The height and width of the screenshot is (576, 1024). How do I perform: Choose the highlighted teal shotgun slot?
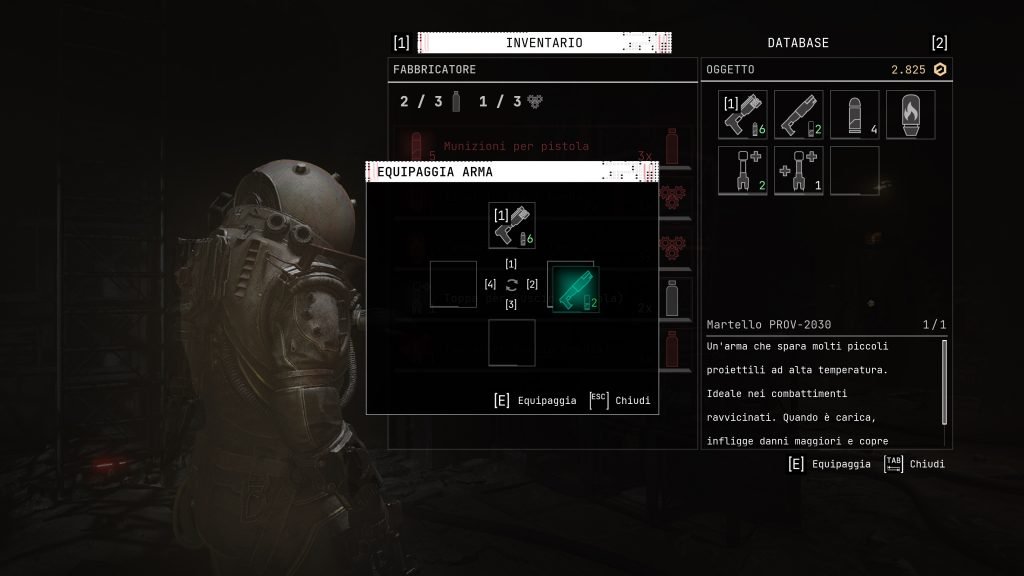pos(574,289)
